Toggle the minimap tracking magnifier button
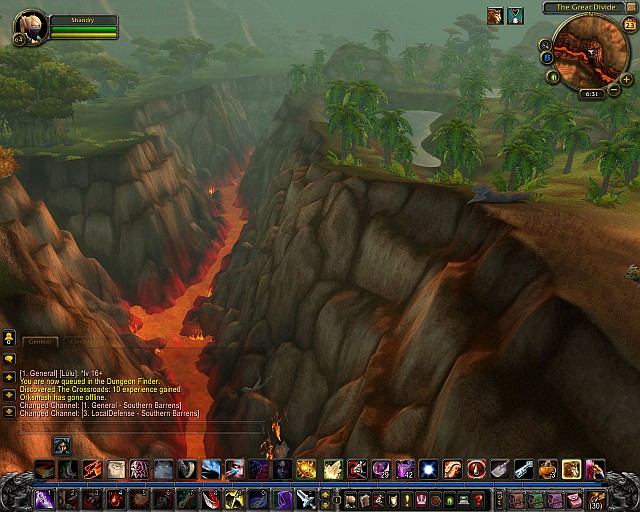This screenshot has height=512, width=640. [x=546, y=45]
